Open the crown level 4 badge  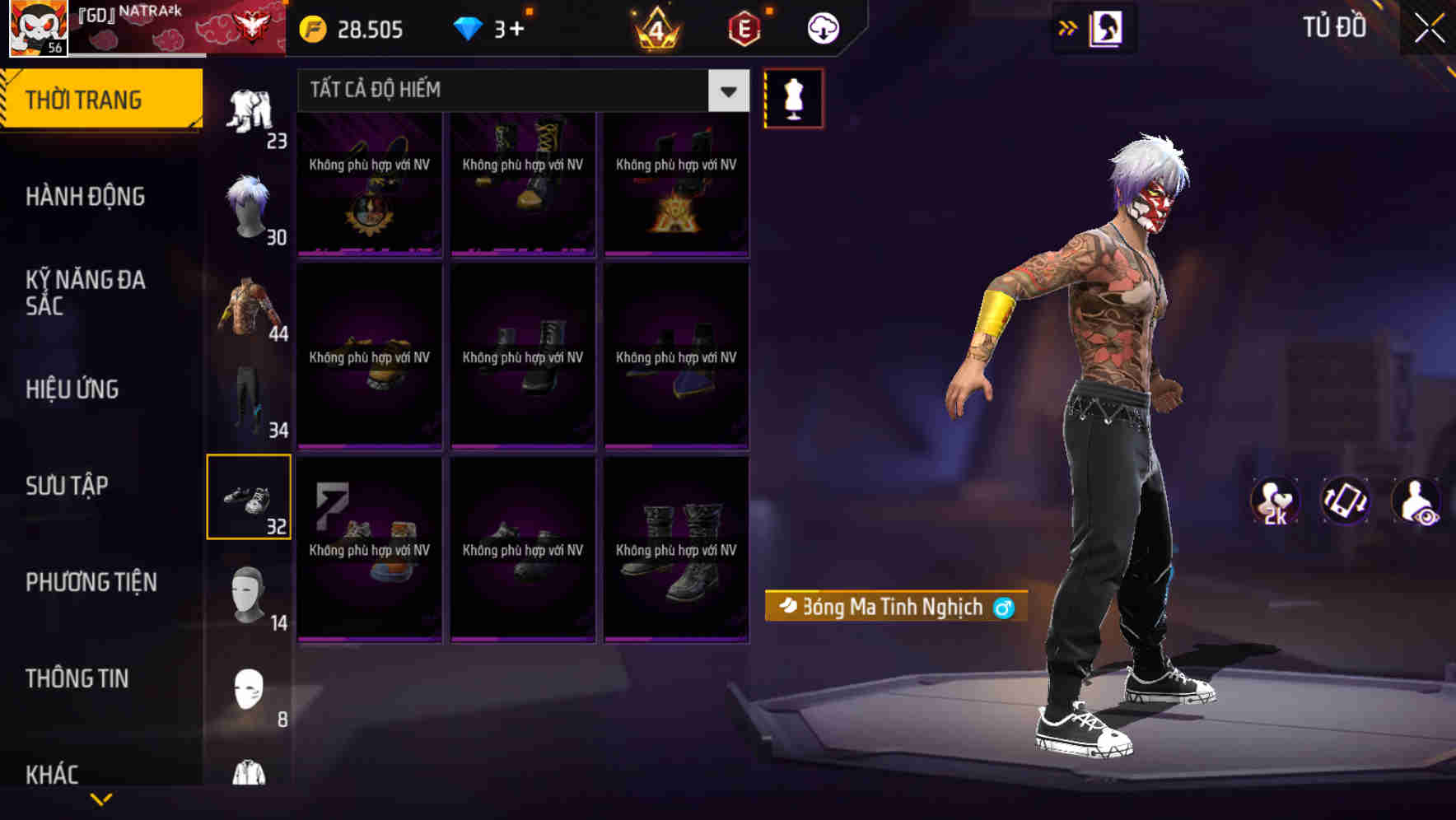coord(655,28)
